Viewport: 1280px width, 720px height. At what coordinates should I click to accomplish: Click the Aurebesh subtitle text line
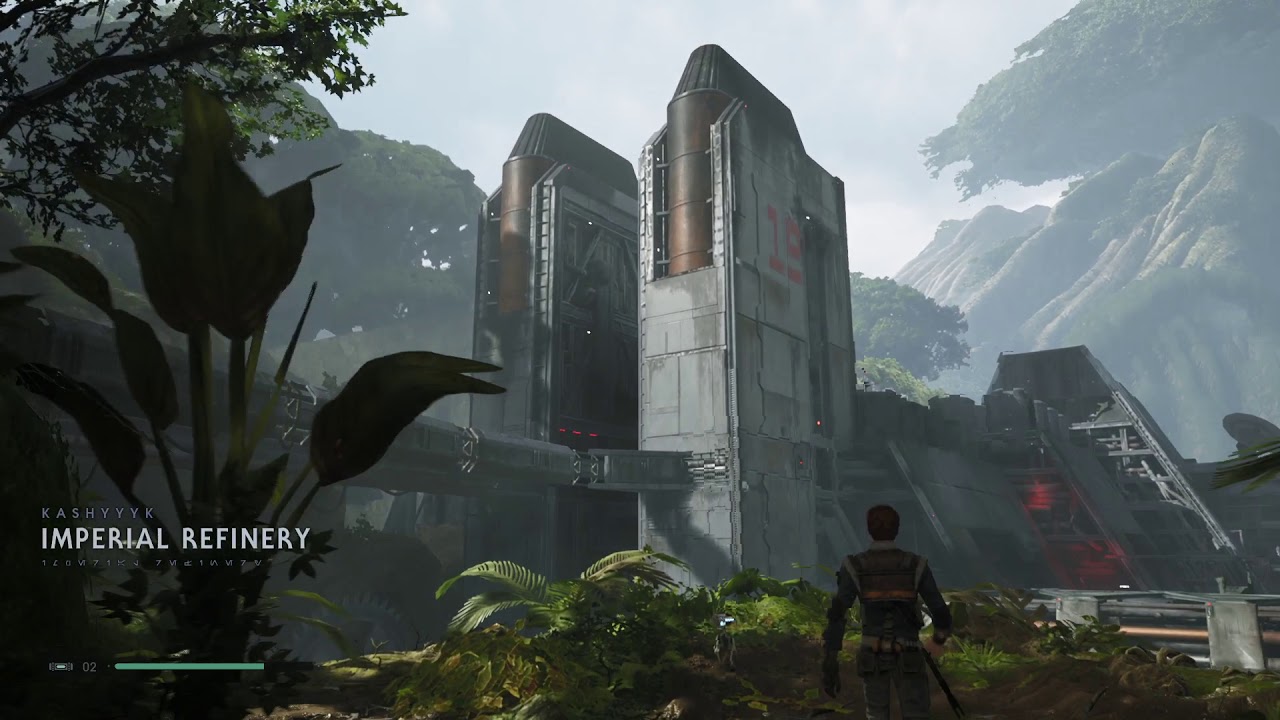pos(150,565)
